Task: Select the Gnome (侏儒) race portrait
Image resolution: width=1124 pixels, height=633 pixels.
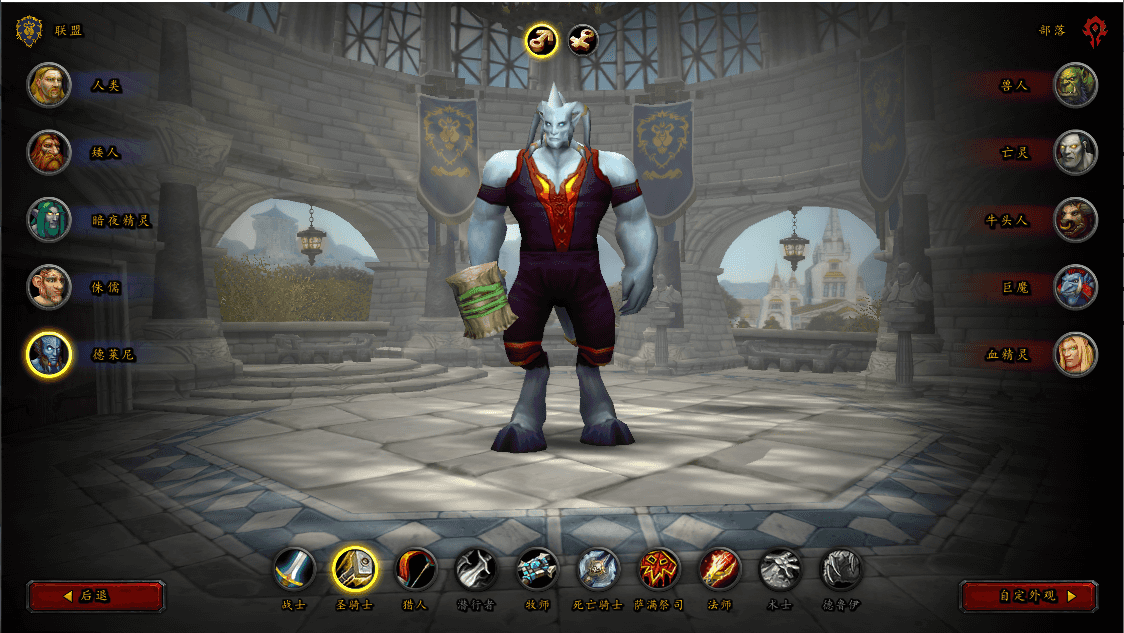Action: point(49,287)
